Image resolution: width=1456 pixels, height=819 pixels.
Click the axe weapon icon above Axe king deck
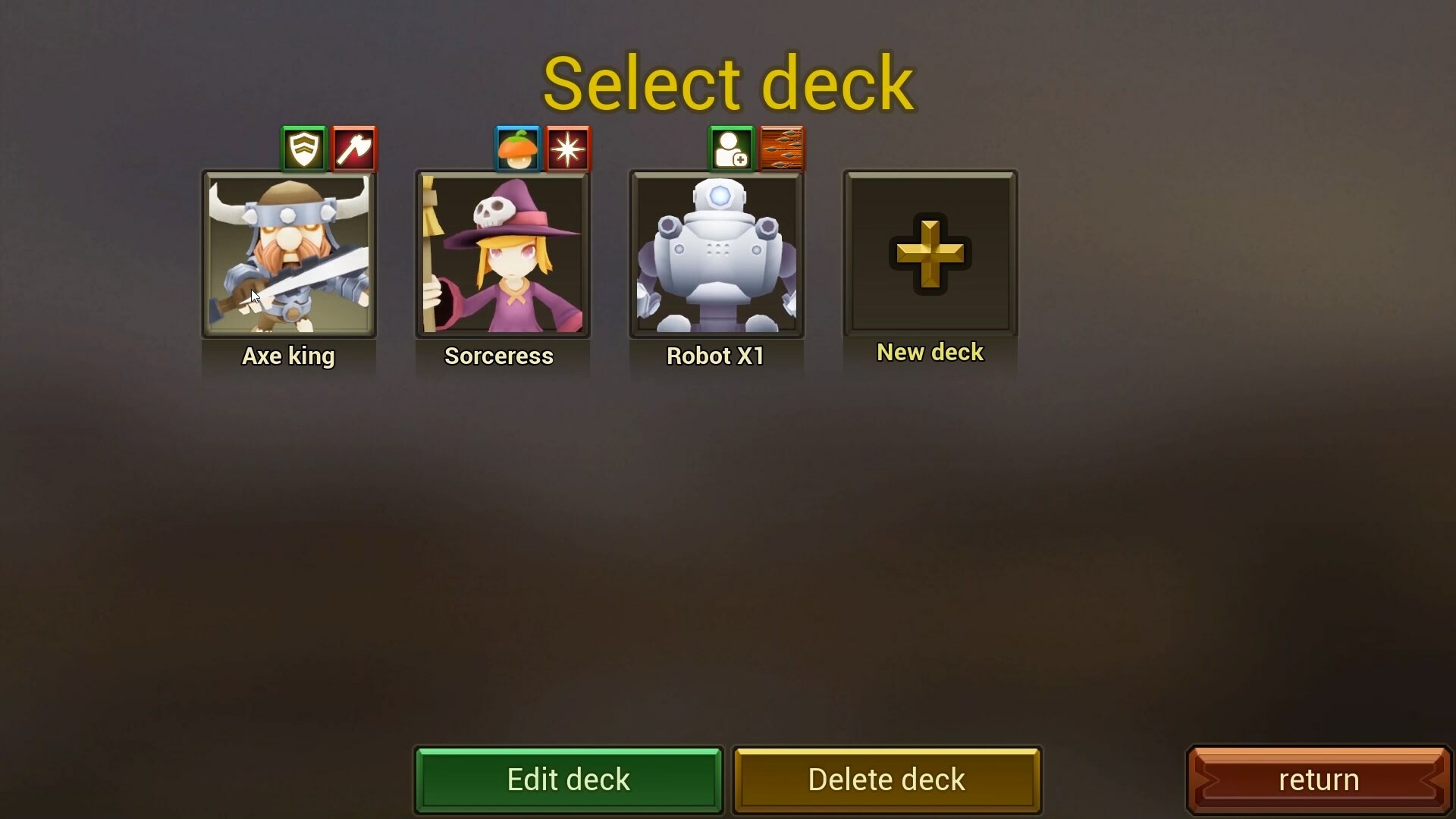coord(353,149)
